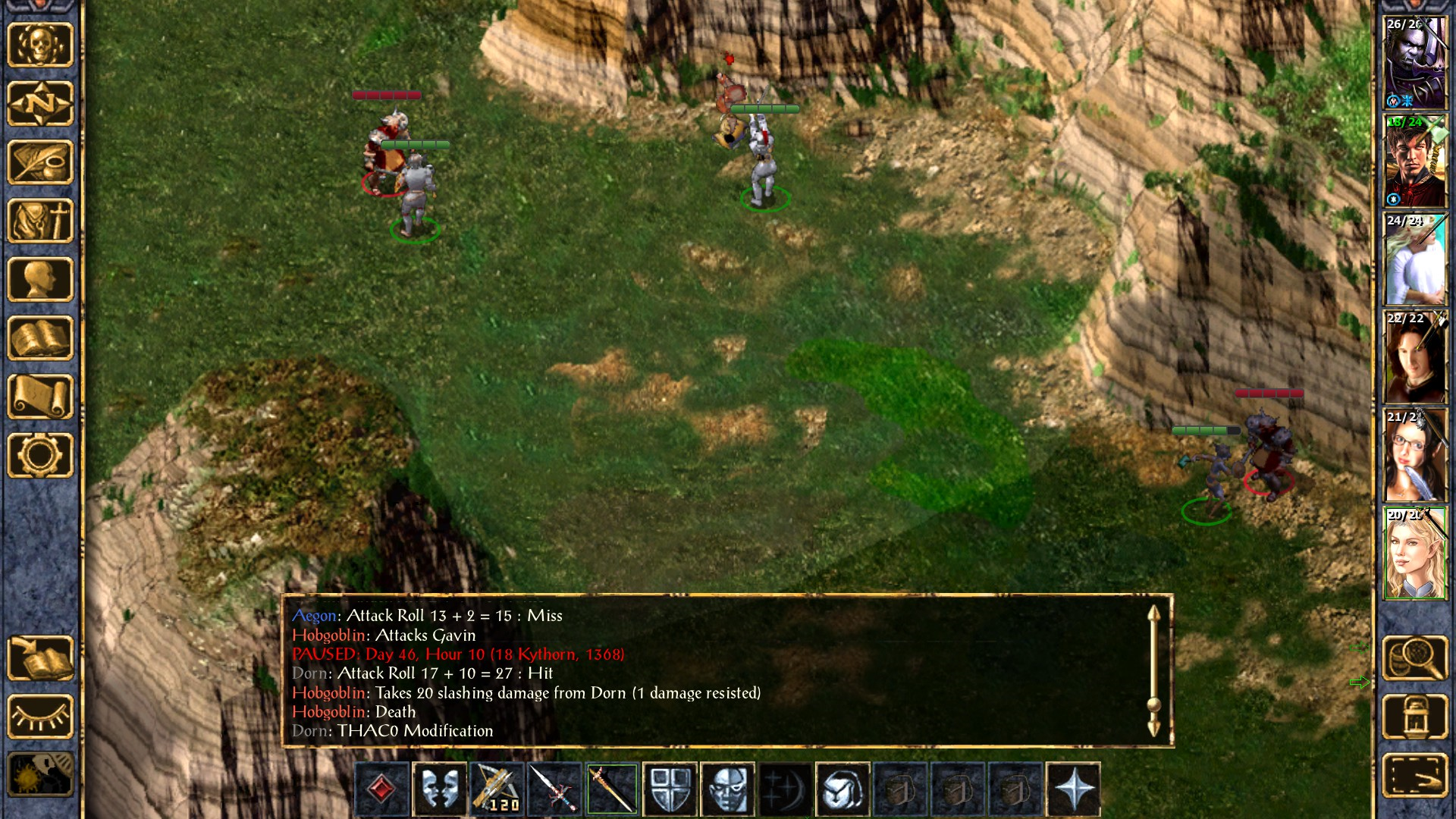Select the quartered shield guard action
The height and width of the screenshot is (819, 1456).
click(x=670, y=789)
